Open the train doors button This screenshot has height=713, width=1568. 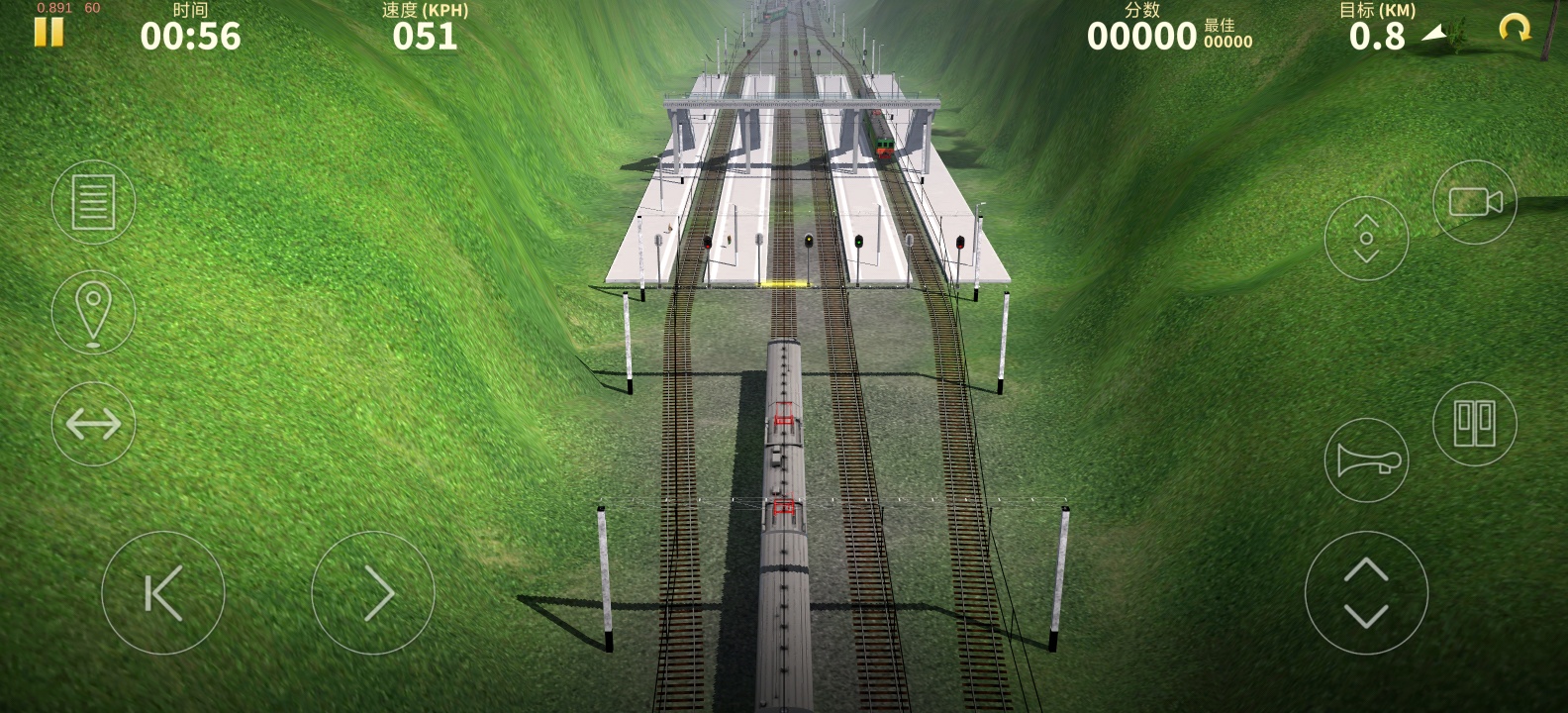pos(1474,424)
